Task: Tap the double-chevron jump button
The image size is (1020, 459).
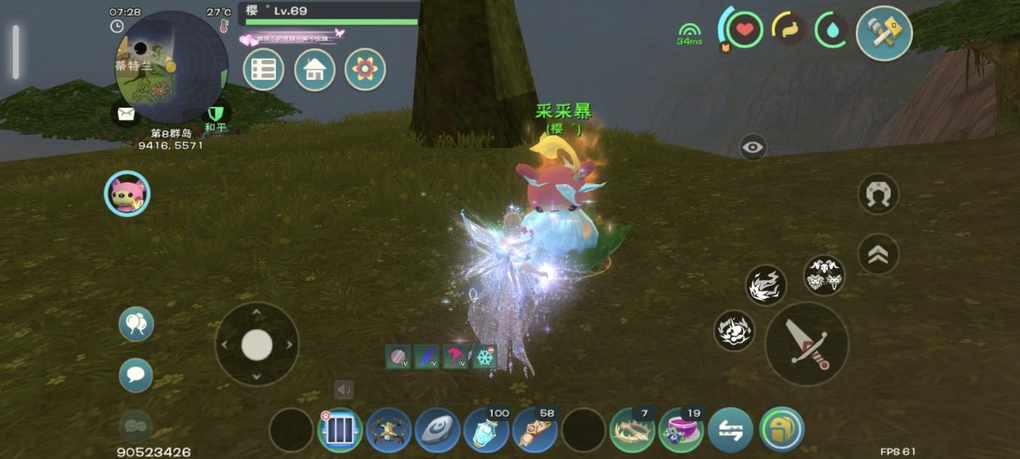Action: [878, 254]
